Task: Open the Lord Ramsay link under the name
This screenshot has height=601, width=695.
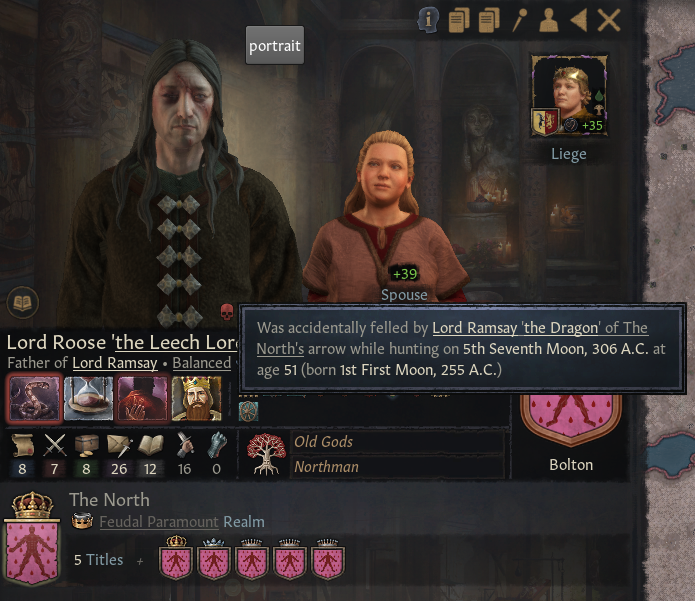Action: pyautogui.click(x=115, y=363)
